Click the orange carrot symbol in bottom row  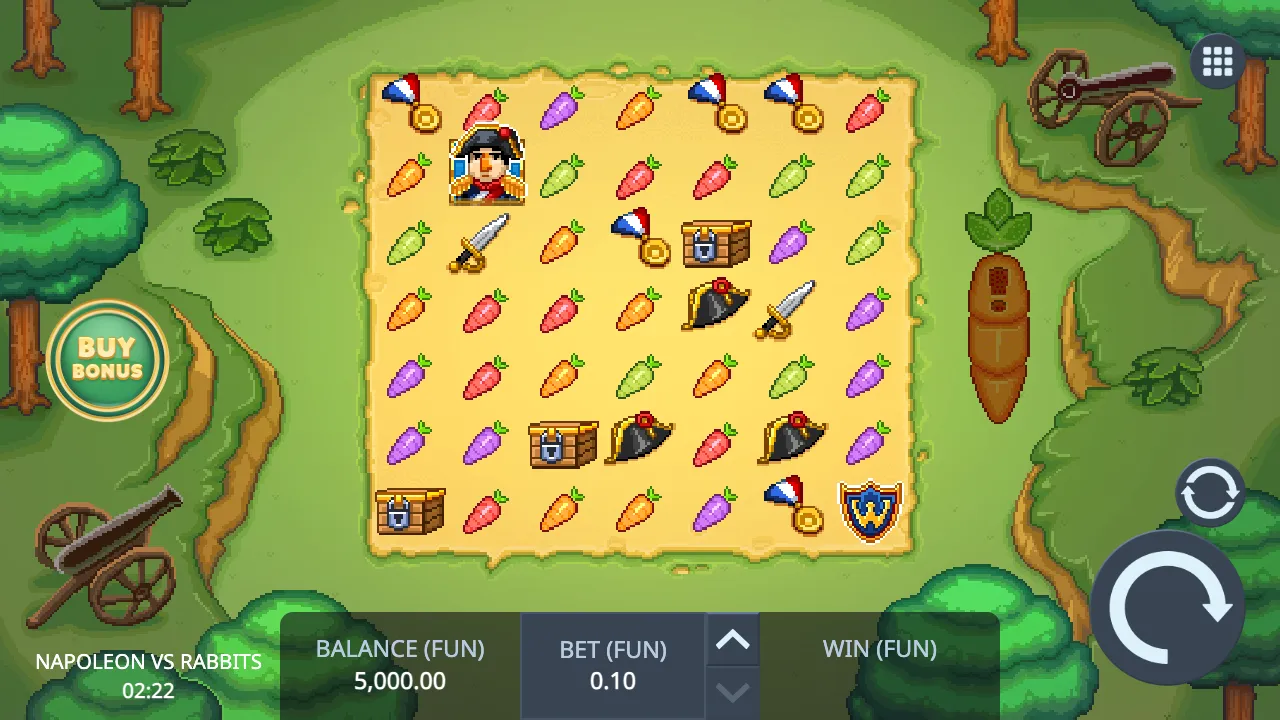[561, 512]
